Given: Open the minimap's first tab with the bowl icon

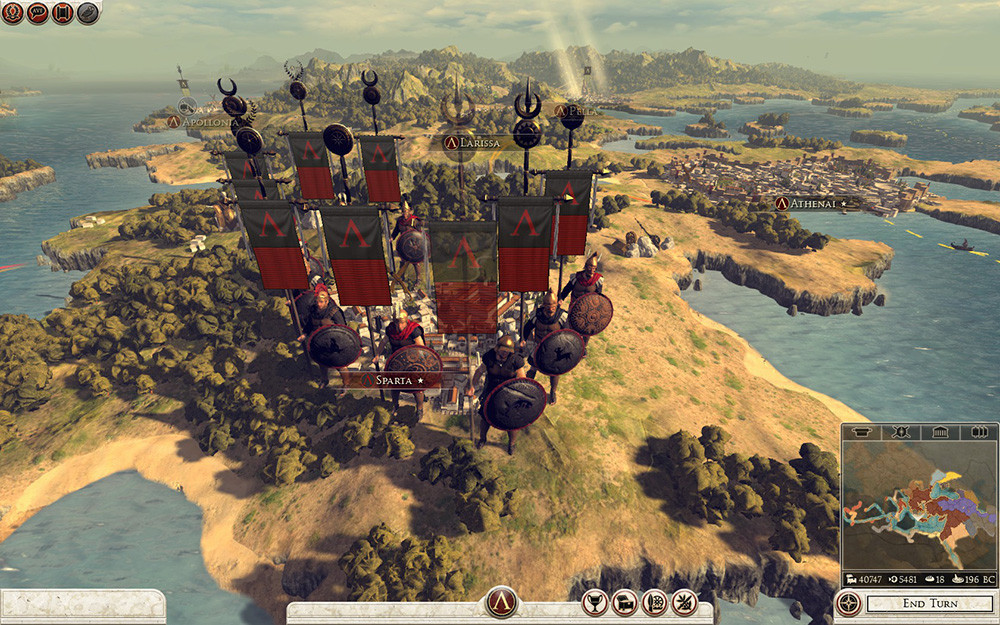Looking at the screenshot, I should [x=861, y=432].
